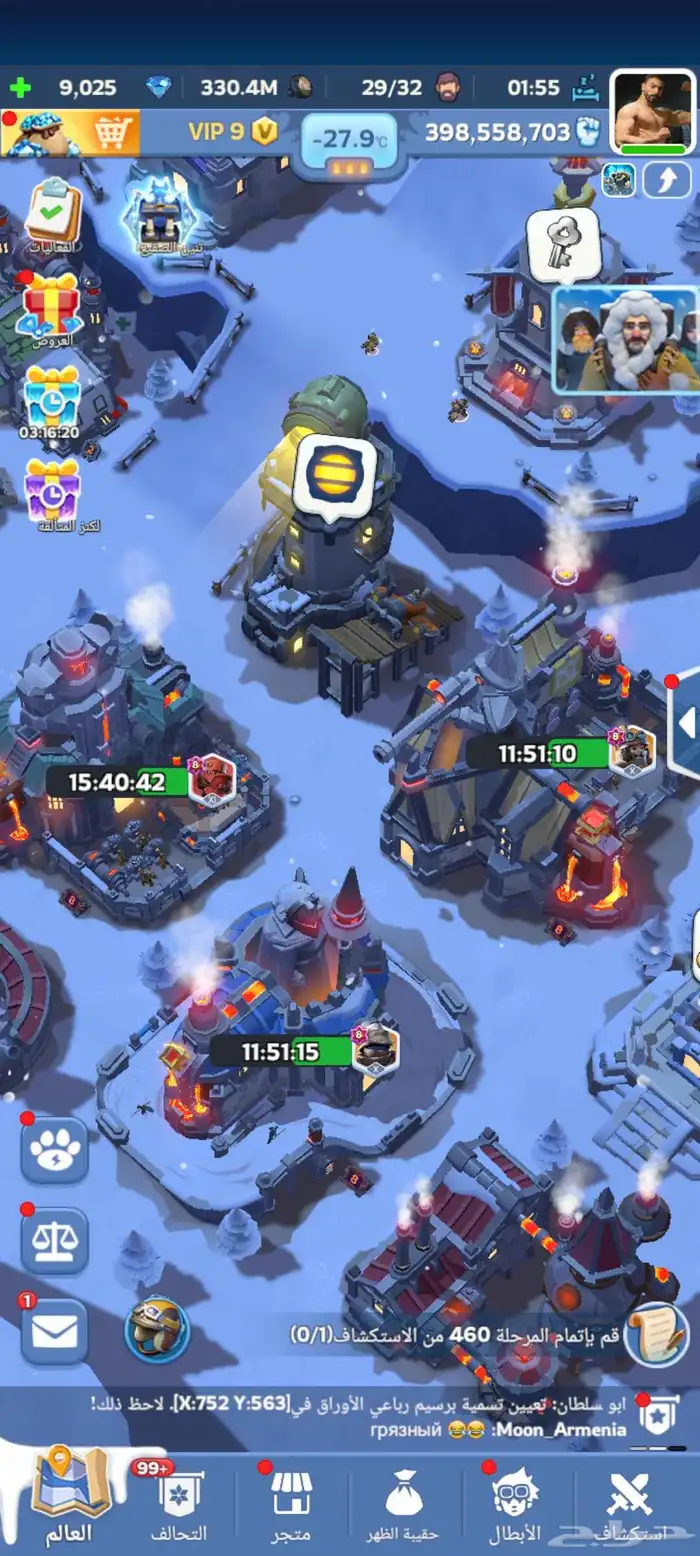
Task: Click the scales icon button
Action: pyautogui.click(x=54, y=1241)
